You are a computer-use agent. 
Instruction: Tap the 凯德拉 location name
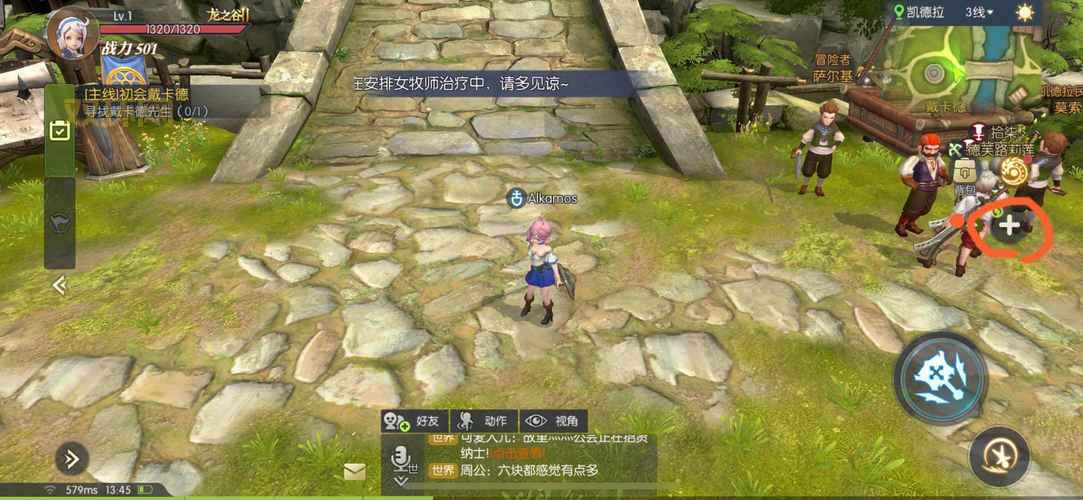point(925,13)
